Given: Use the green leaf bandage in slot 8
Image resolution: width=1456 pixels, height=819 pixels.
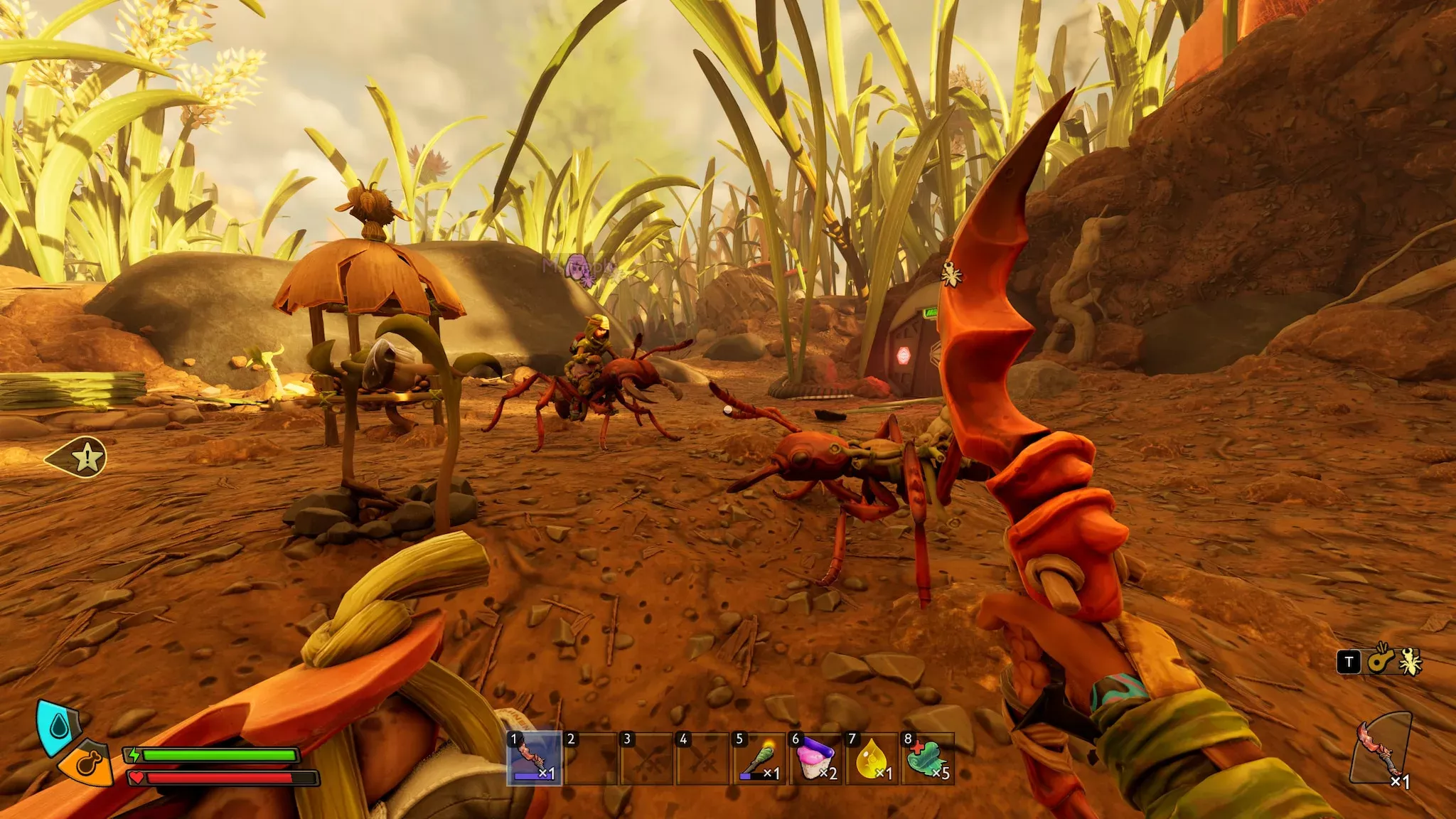Looking at the screenshot, I should (927, 758).
